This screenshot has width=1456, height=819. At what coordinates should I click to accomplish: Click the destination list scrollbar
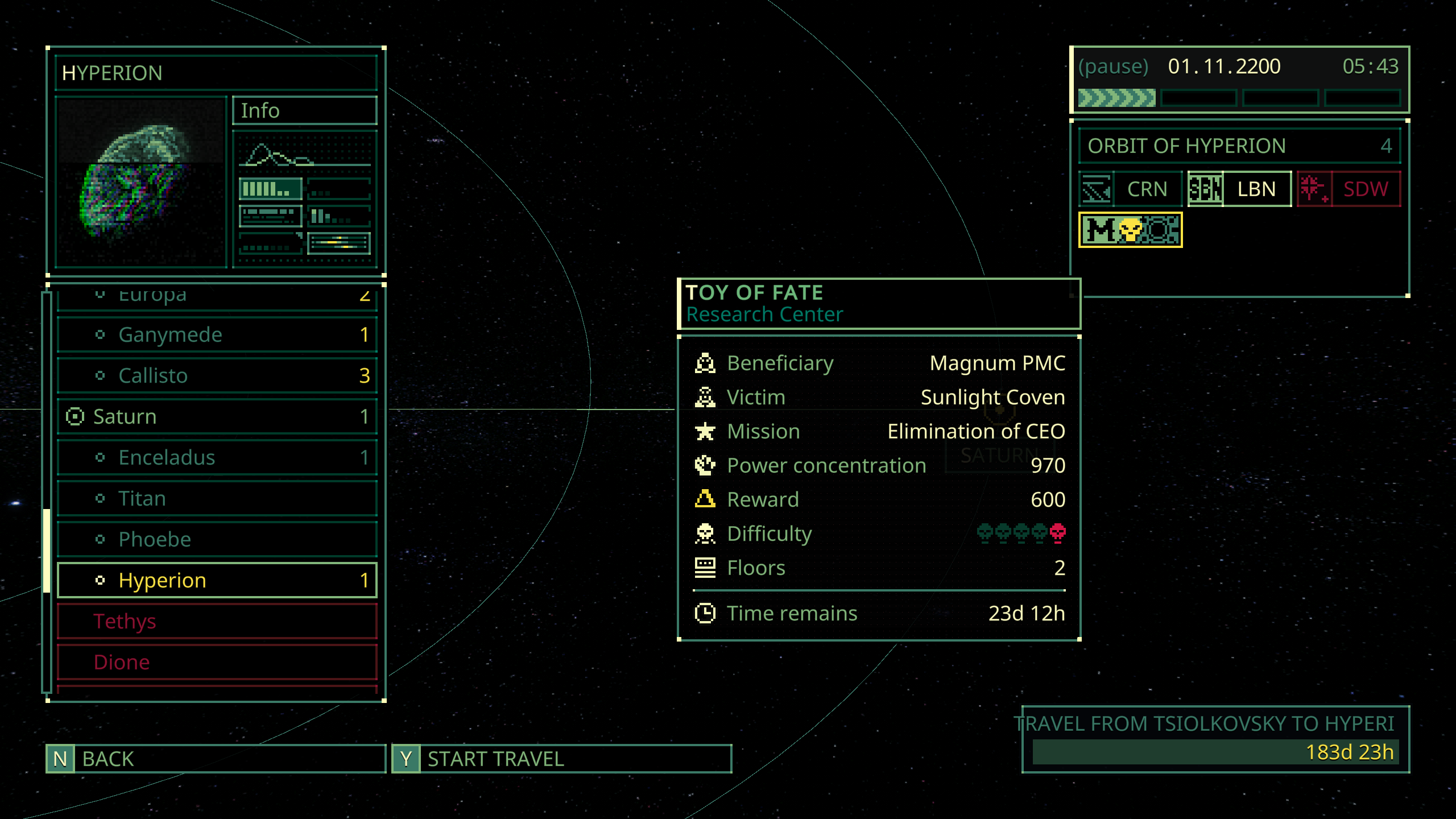click(x=47, y=551)
